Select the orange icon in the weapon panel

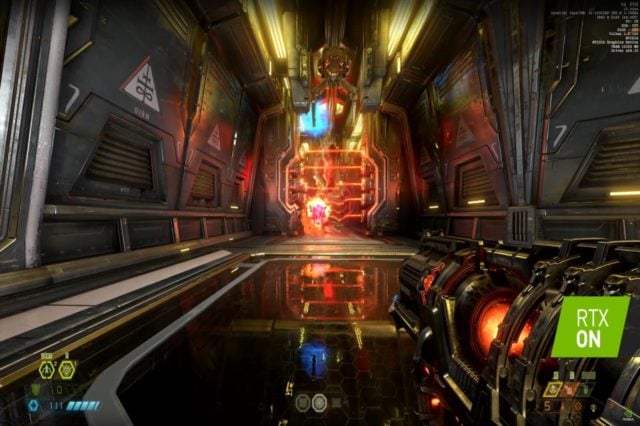[x=569, y=390]
